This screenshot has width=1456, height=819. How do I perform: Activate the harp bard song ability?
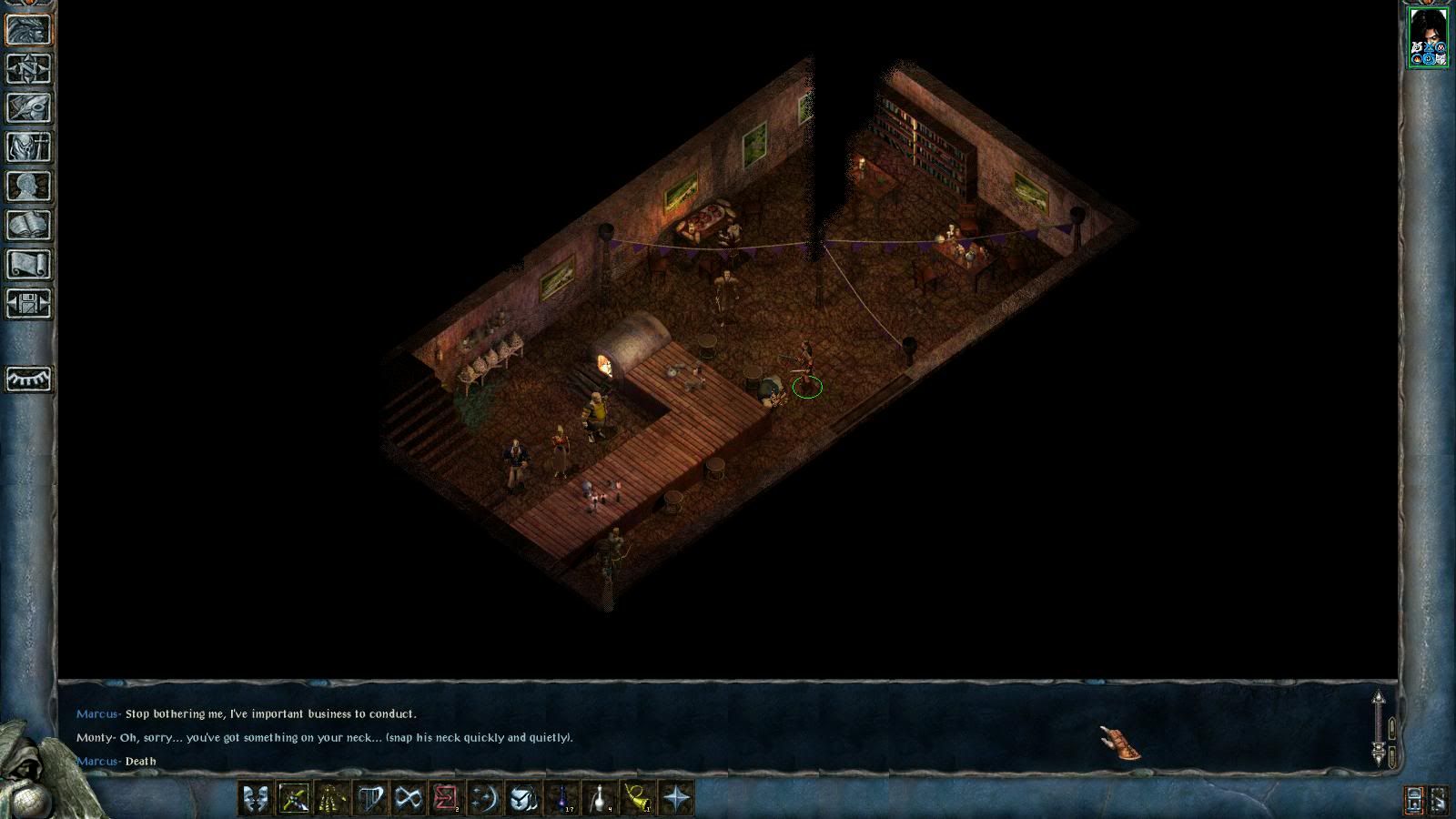[370, 798]
